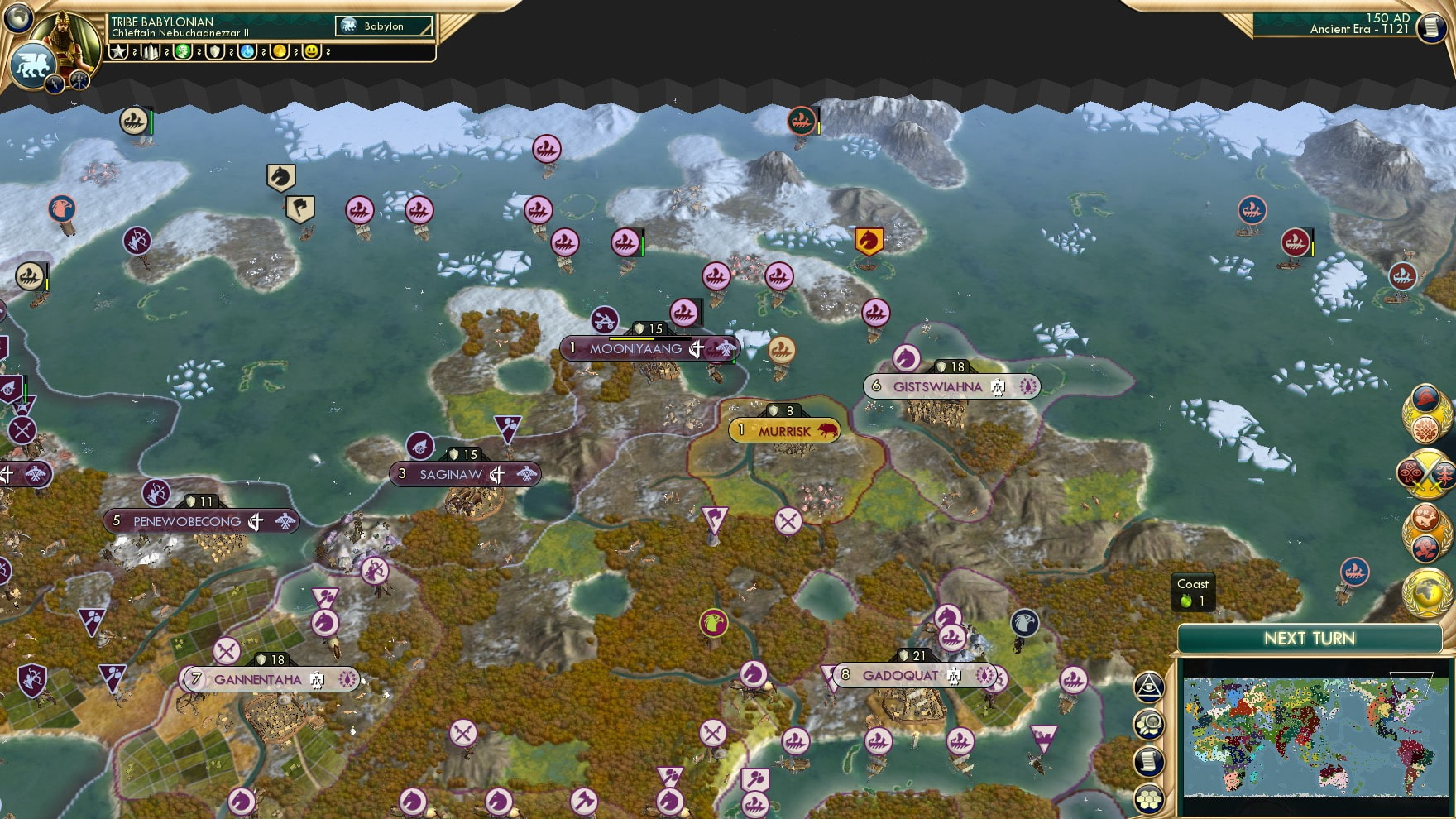Click the star score icon beside leader portrait
The width and height of the screenshot is (1456, 819).
pyautogui.click(x=117, y=51)
